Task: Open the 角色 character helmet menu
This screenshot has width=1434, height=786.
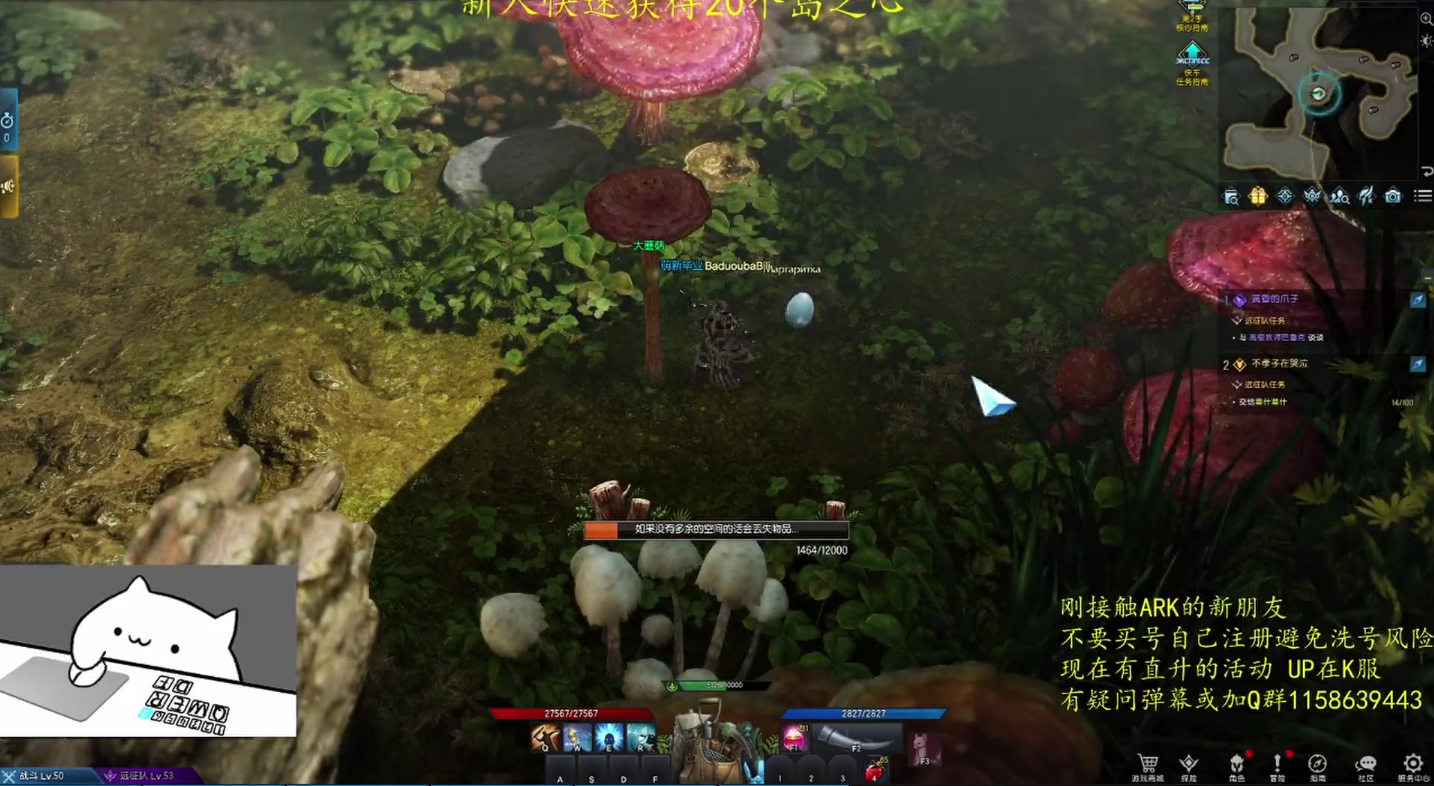Action: tap(1236, 764)
